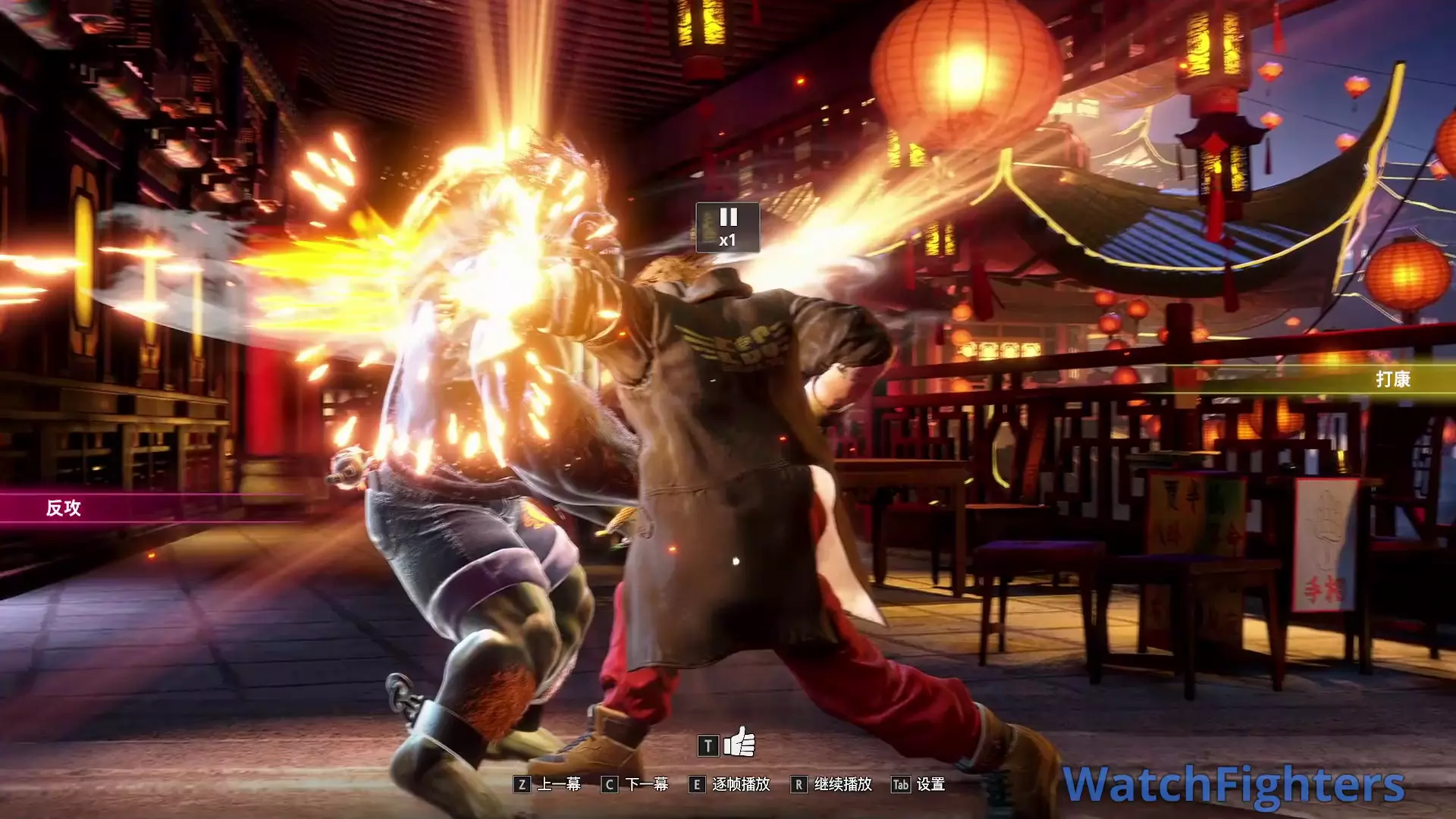Resume the replay with 继续播放
The image size is (1456, 819).
[831, 784]
